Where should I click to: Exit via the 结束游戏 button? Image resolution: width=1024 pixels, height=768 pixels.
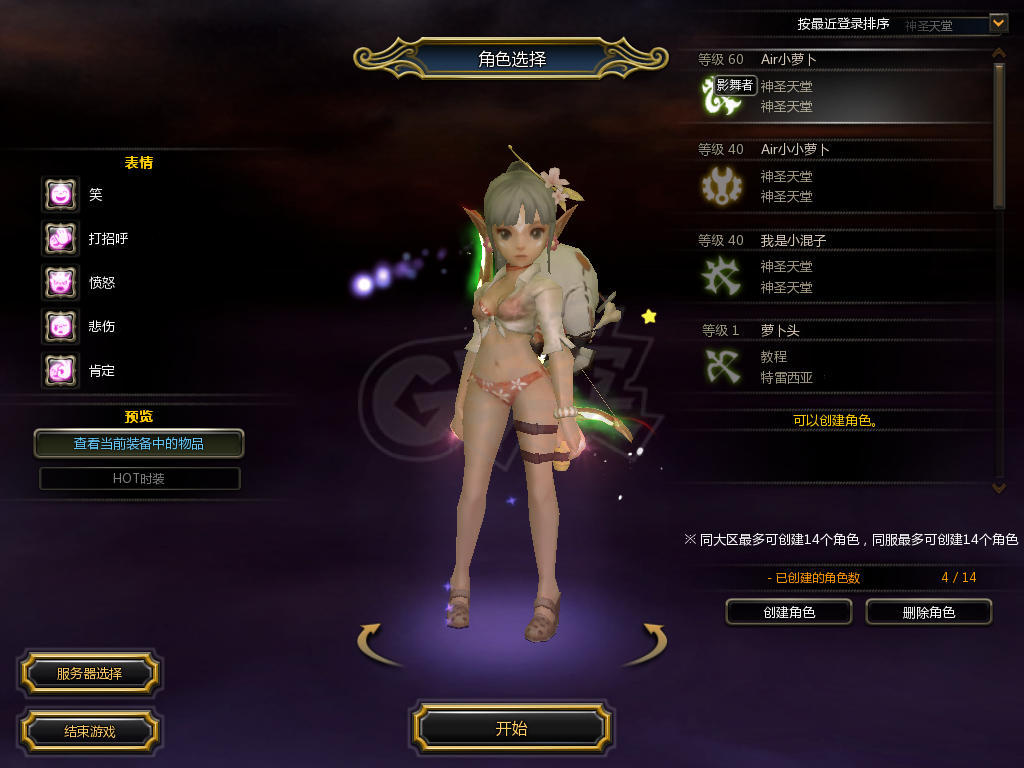click(x=89, y=731)
